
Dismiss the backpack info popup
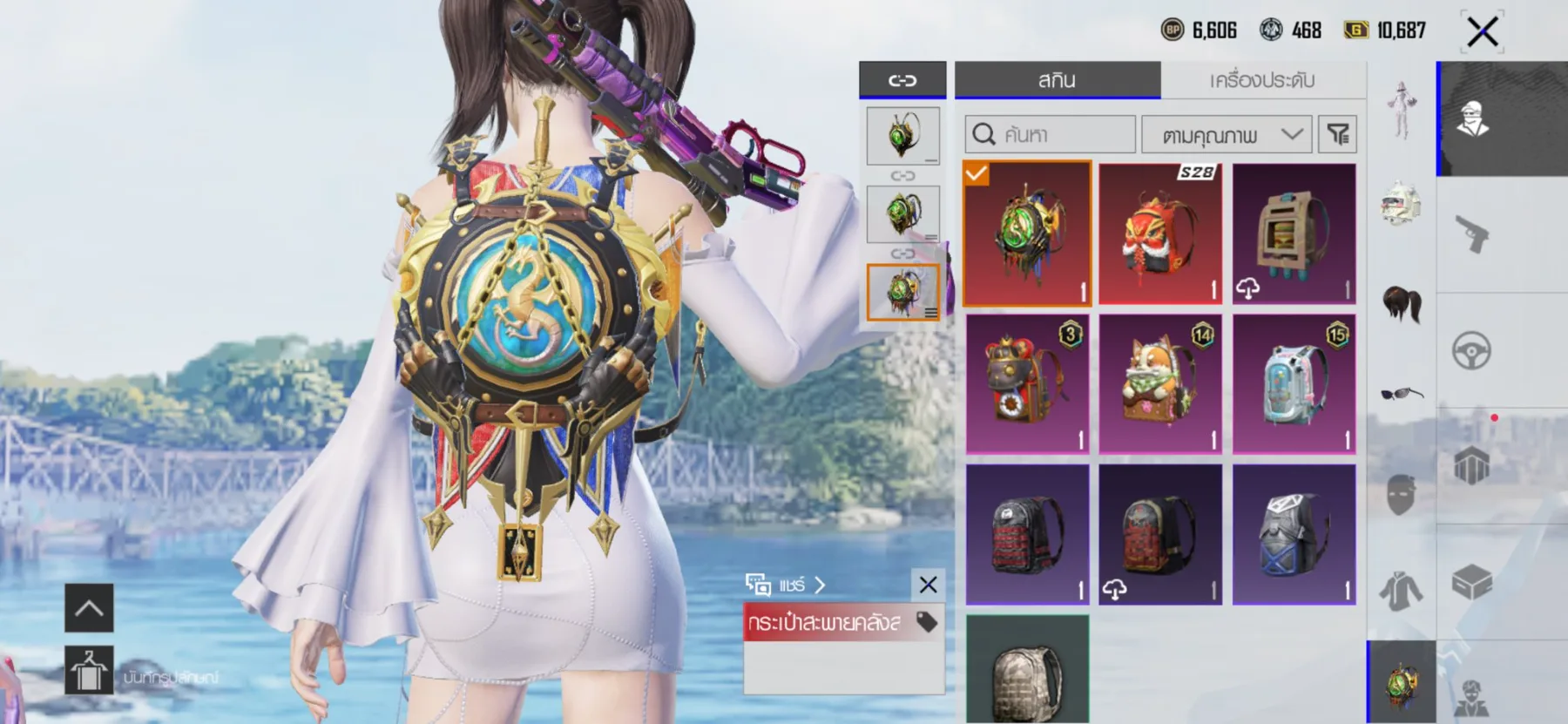click(x=928, y=585)
